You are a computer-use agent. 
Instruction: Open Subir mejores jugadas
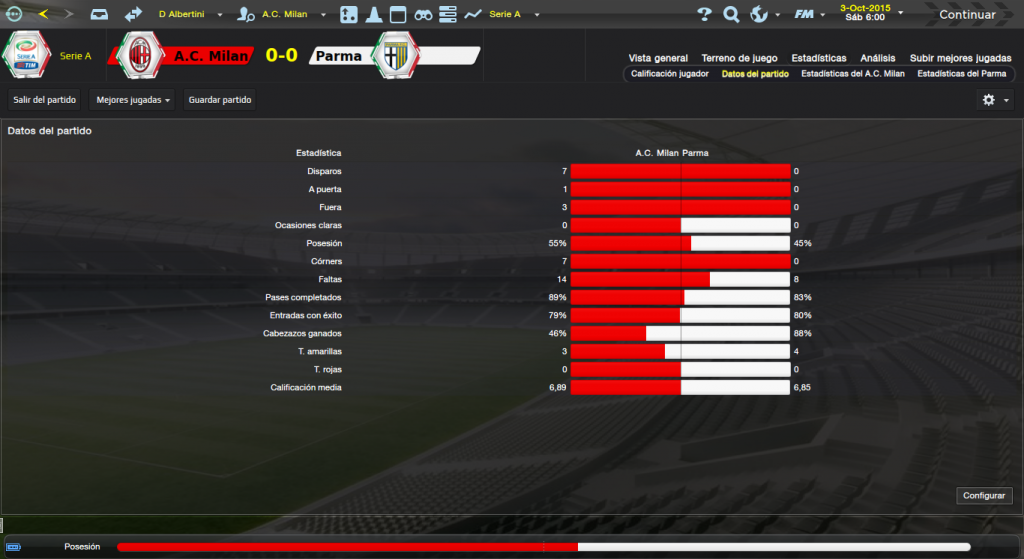coord(960,58)
